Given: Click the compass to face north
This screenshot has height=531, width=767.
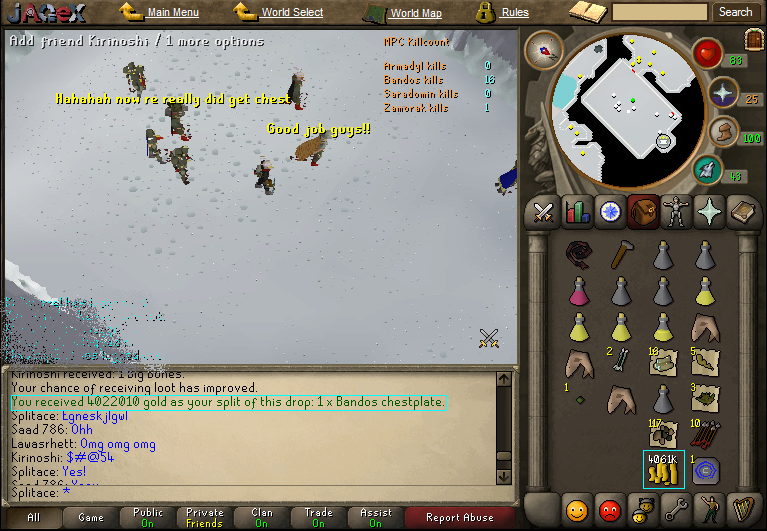Looking at the screenshot, I should tap(543, 49).
